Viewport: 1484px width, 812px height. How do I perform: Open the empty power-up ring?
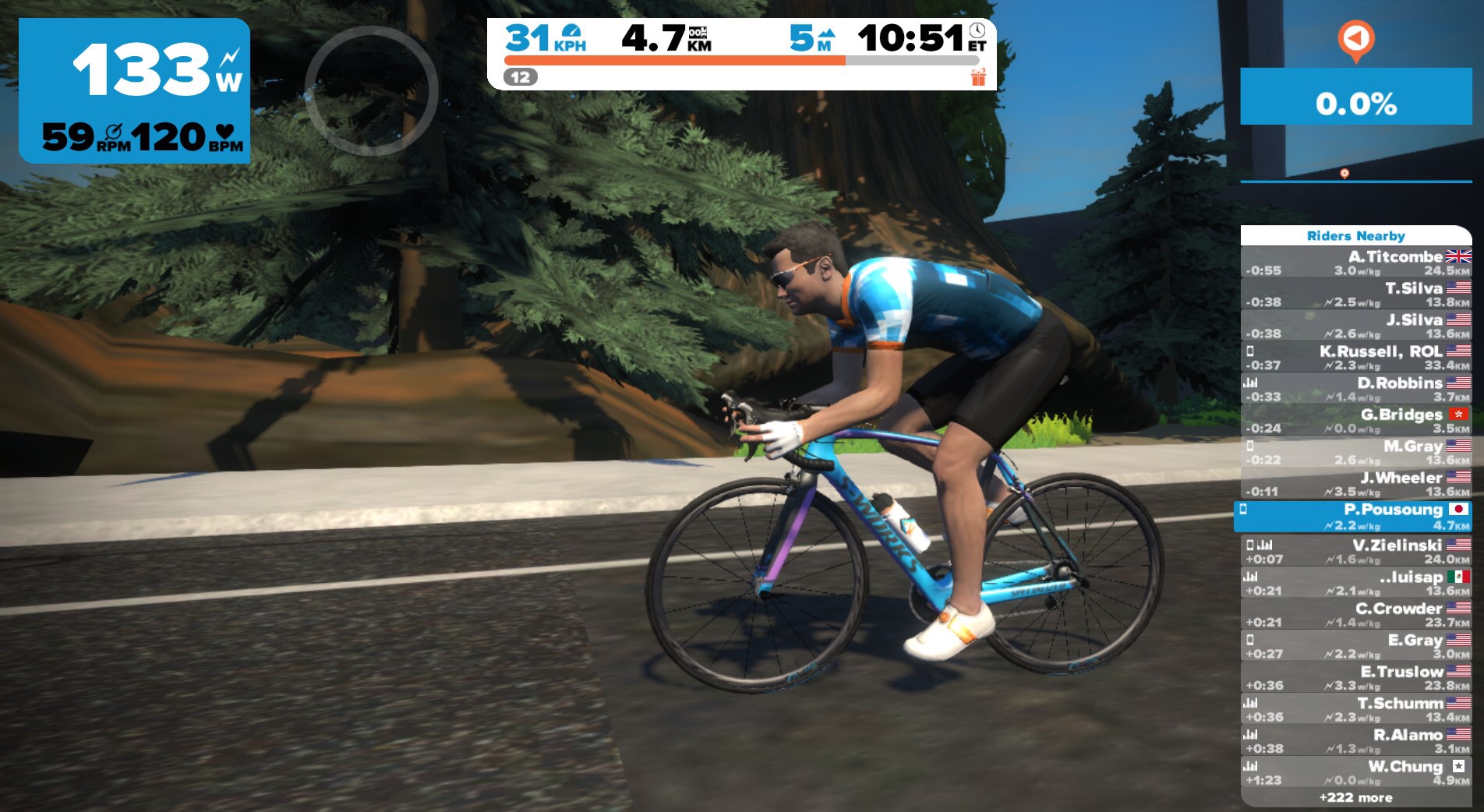[371, 90]
